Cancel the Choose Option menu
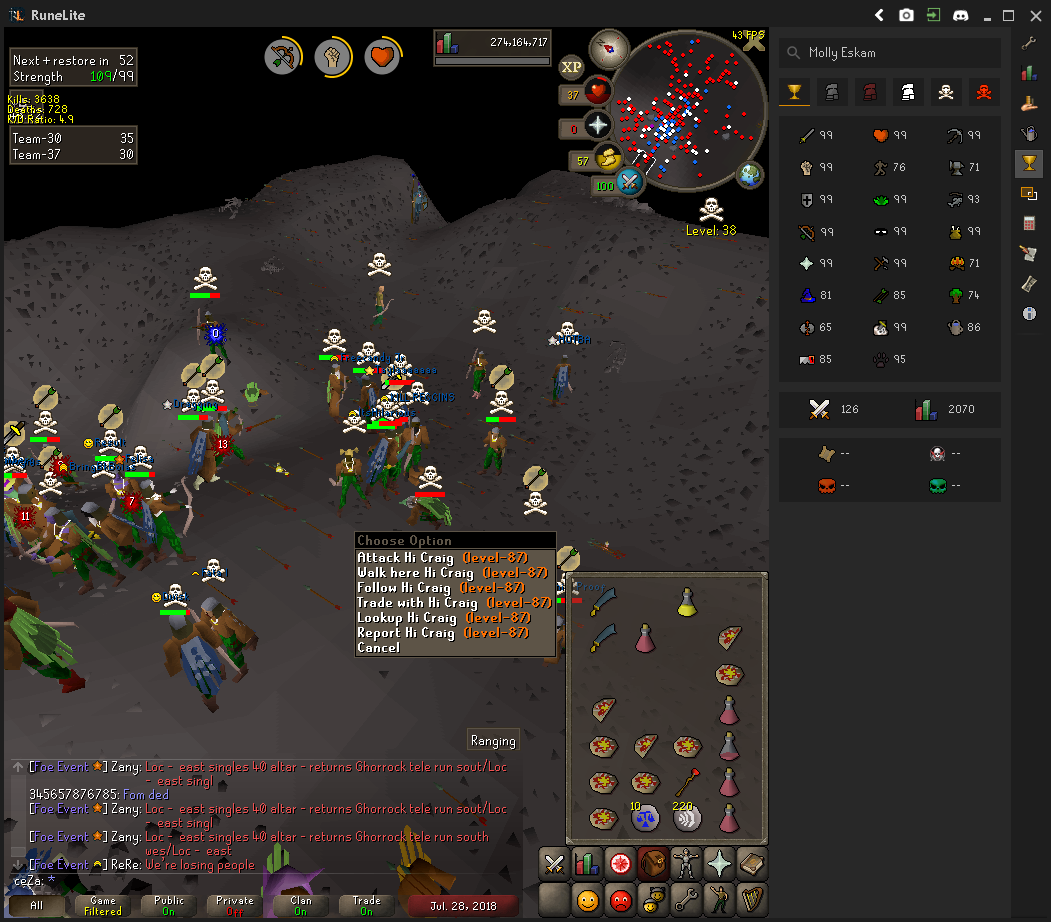Image resolution: width=1051 pixels, height=922 pixels. tap(378, 648)
